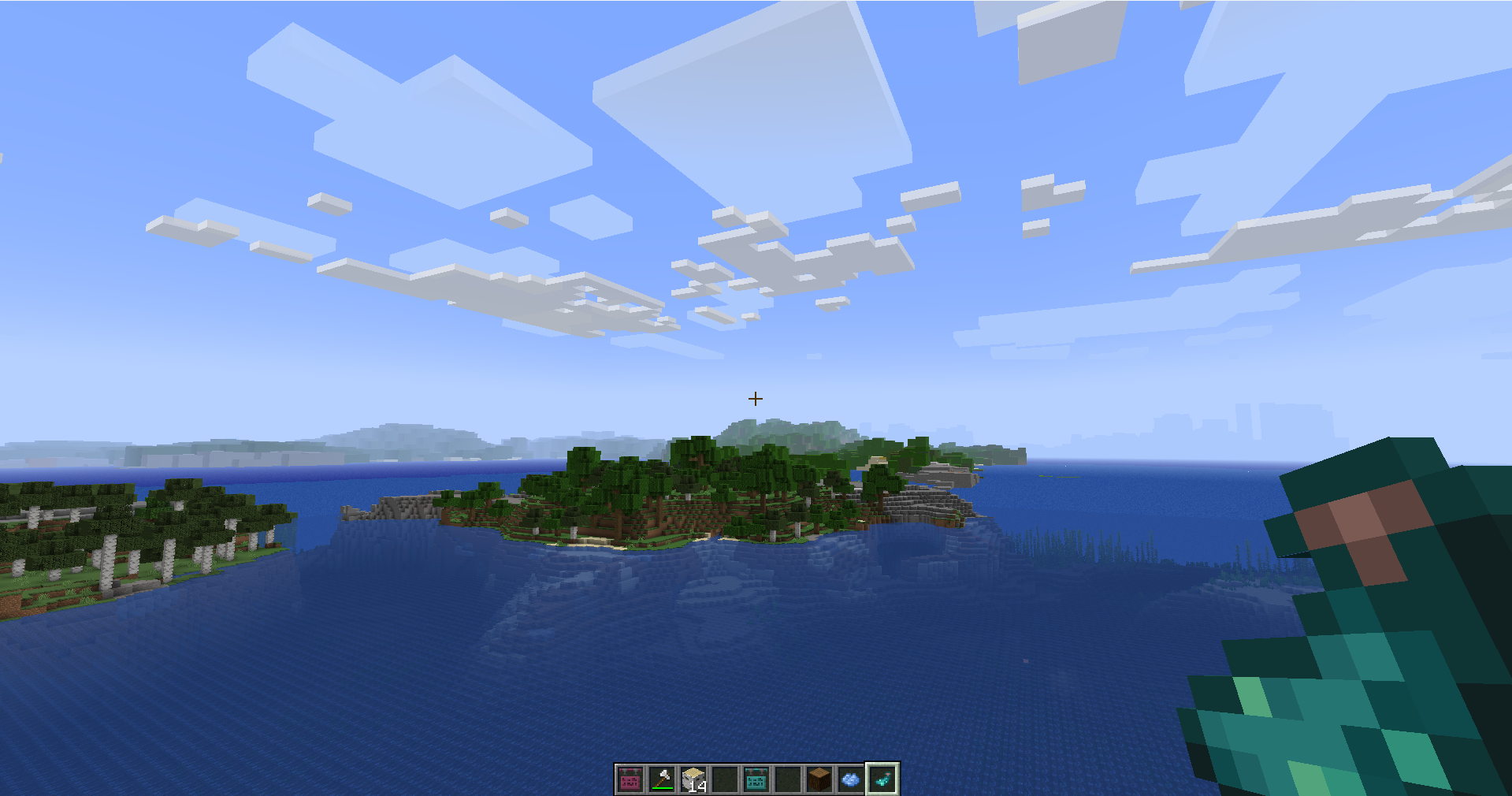Click the green durability bar under the axe
This screenshot has width=1512, height=796.
663,787
